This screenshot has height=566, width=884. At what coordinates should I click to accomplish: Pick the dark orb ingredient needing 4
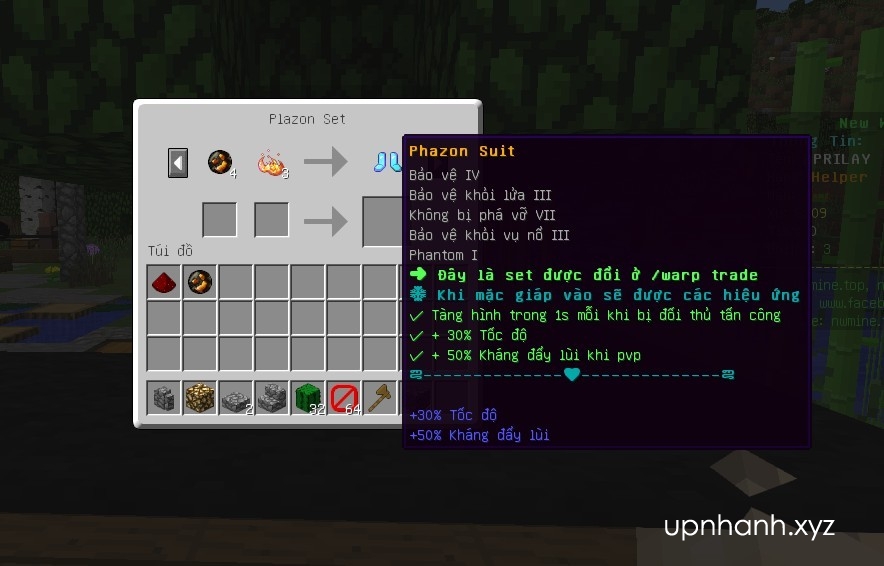click(x=220, y=162)
